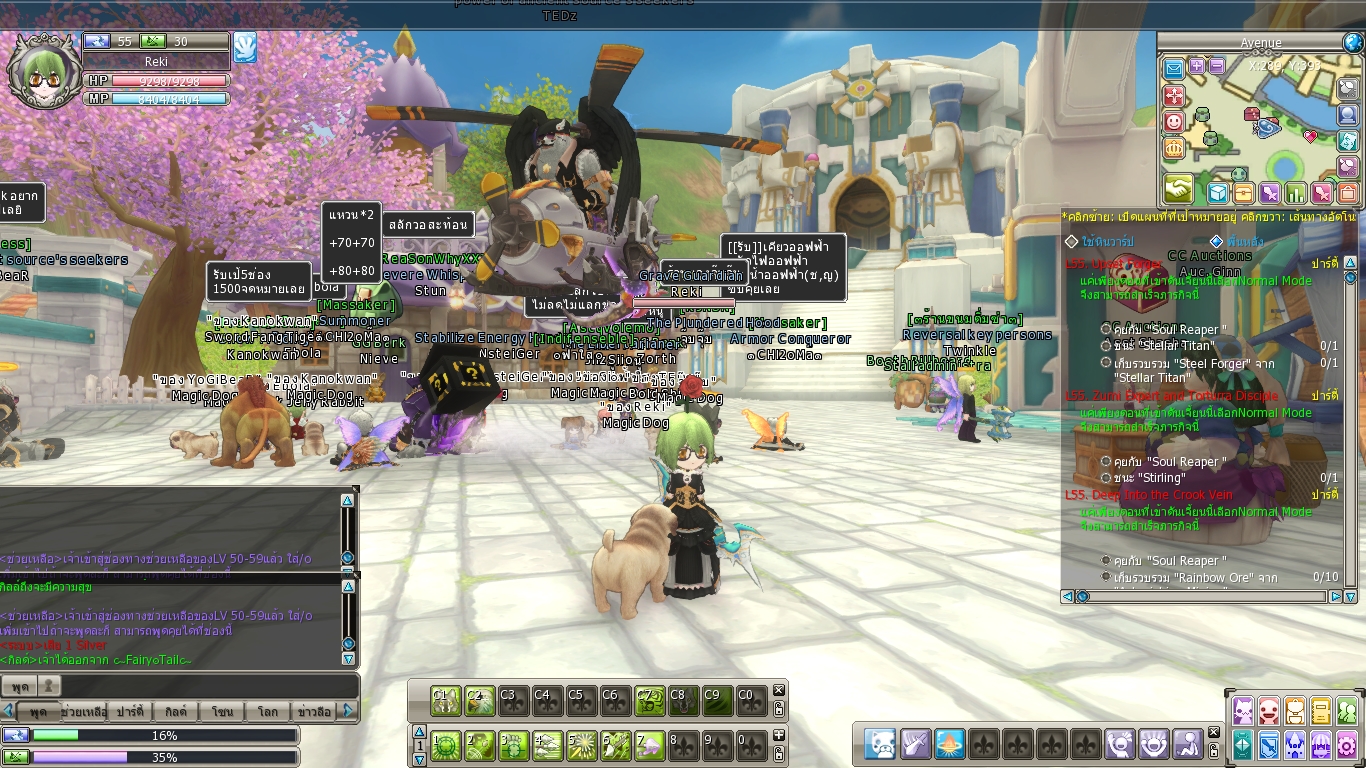Screen dimensions: 1366x768
Task: Open the smiley face emote button
Action: click(x=1174, y=122)
